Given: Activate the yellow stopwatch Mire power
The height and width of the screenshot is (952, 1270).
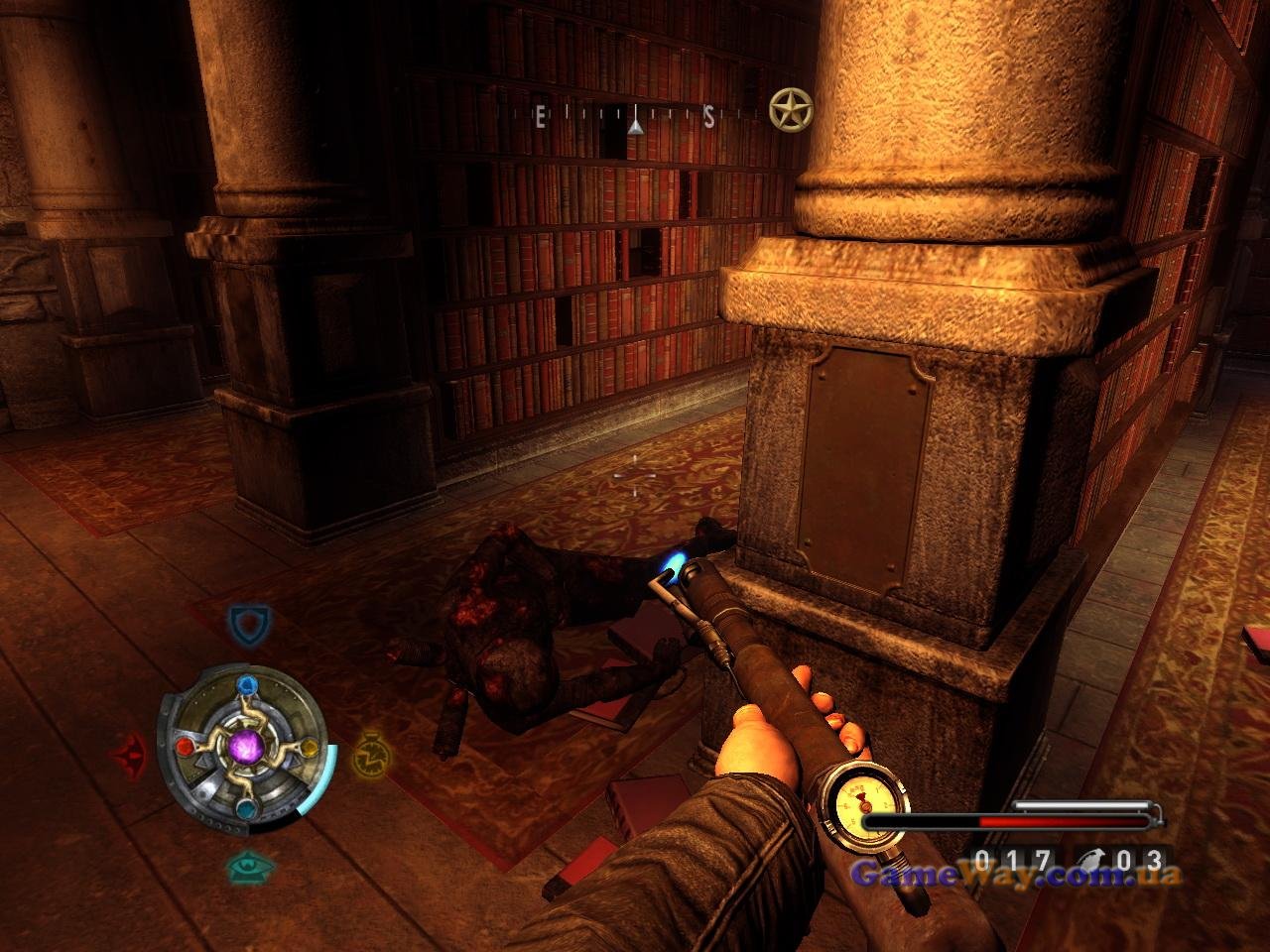Looking at the screenshot, I should pos(368,755).
